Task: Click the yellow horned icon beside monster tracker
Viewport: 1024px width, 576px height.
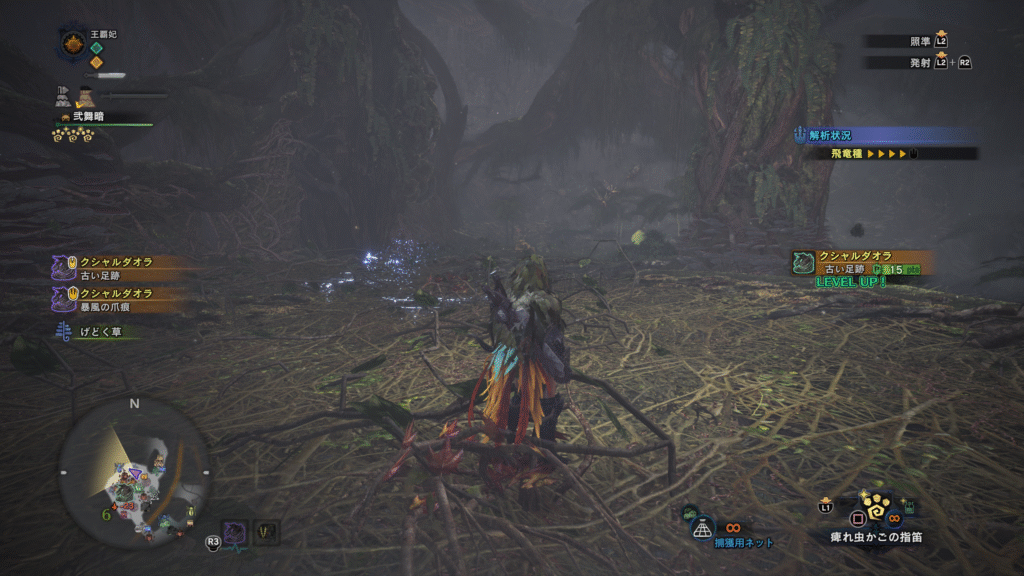Action: click(x=265, y=533)
